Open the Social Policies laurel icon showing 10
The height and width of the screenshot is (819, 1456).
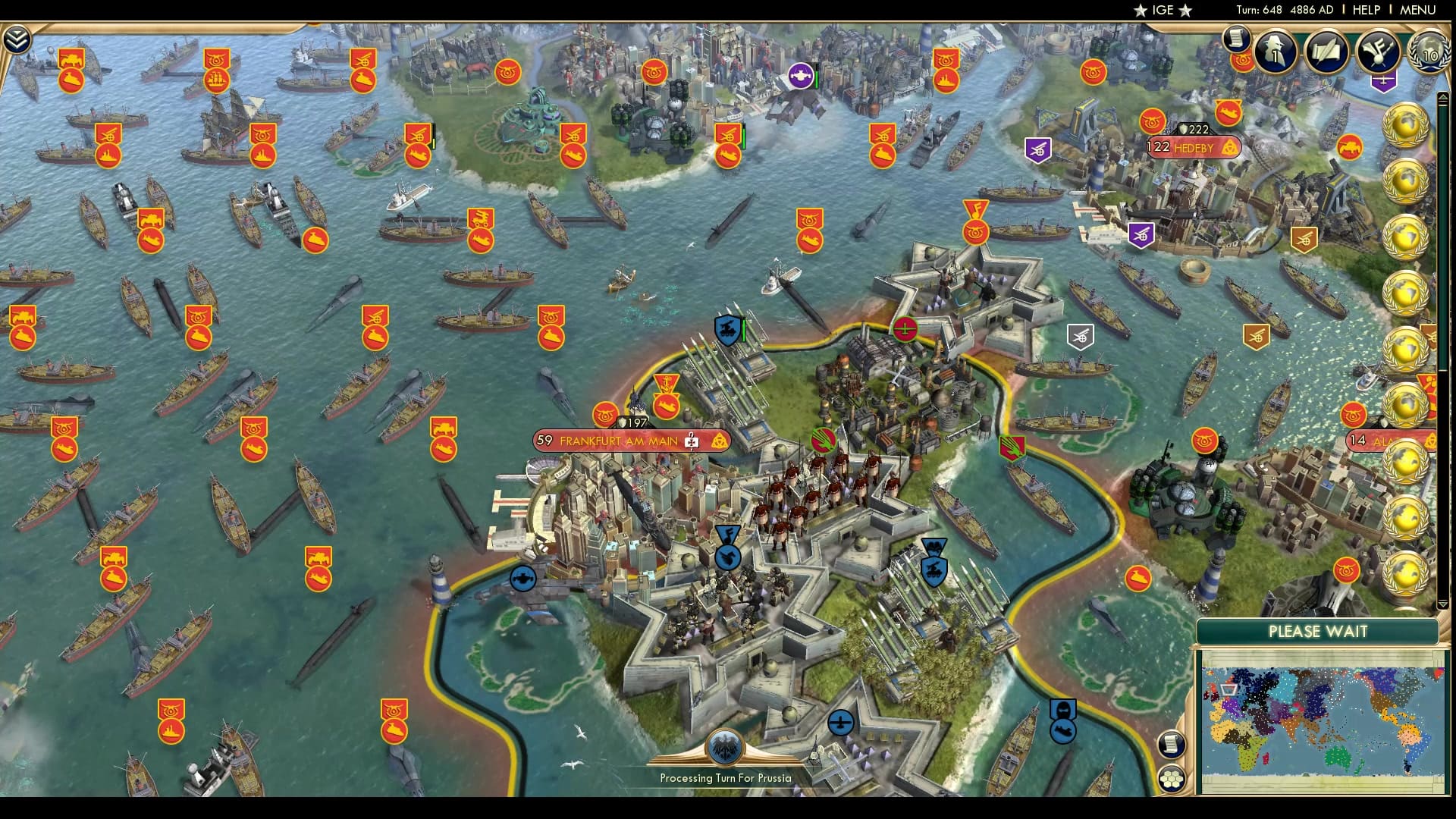tap(1431, 53)
